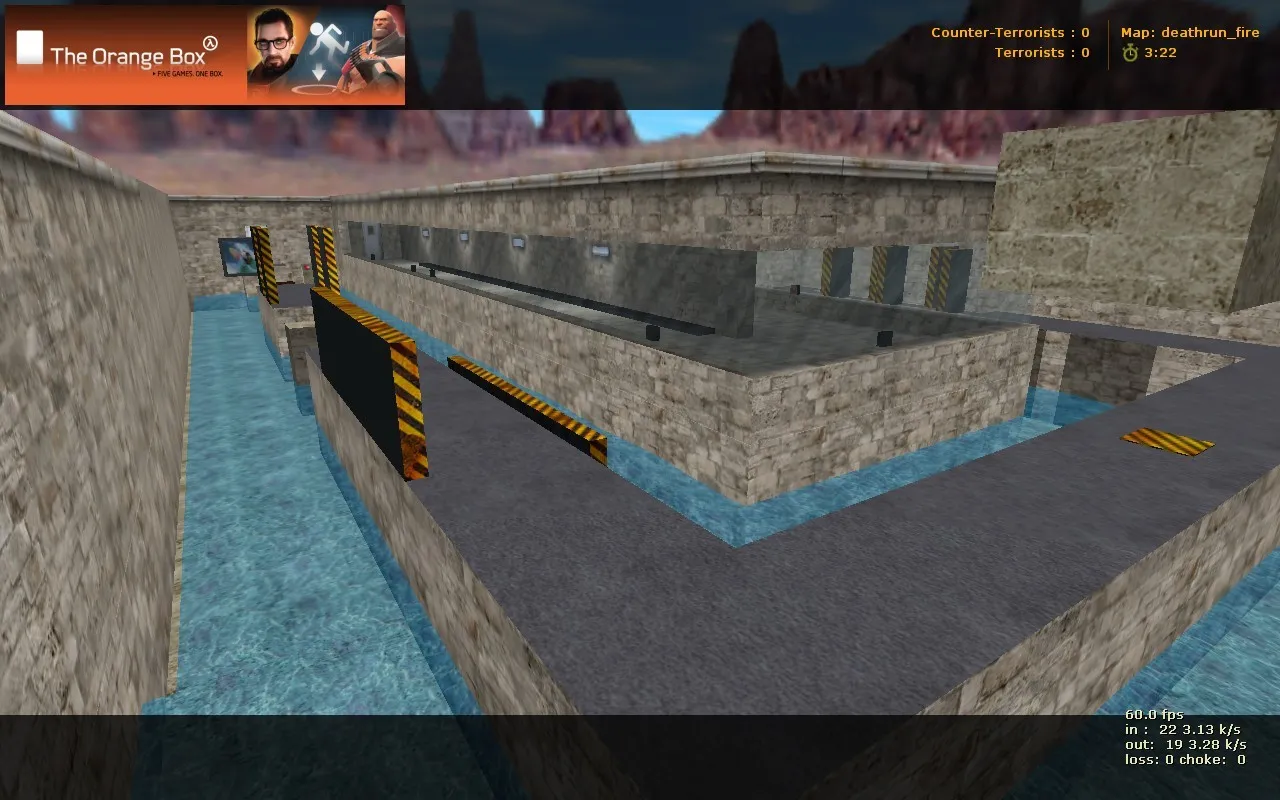Viewport: 1280px width, 800px height.
Task: Click the Map: deathrun_fire label
Action: [x=1190, y=31]
